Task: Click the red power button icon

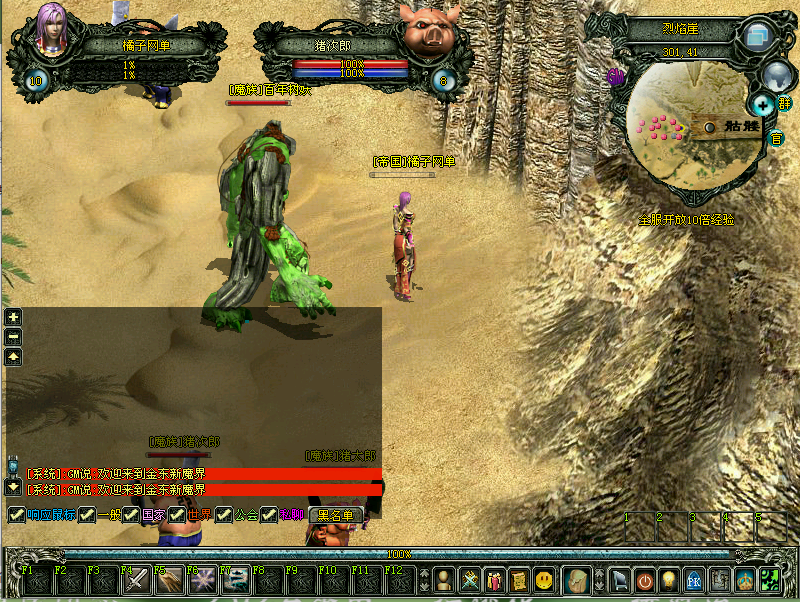Action: (646, 579)
